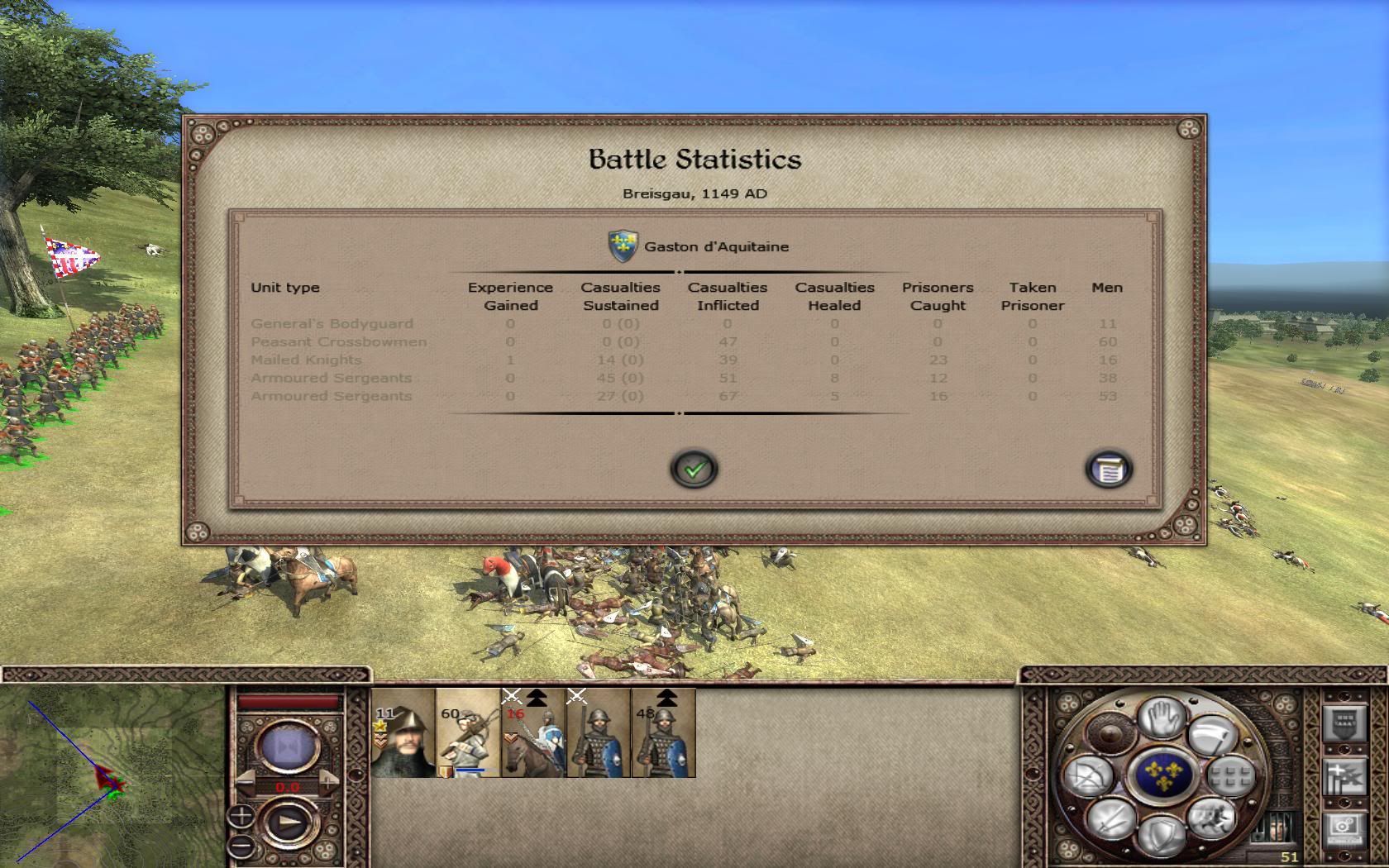
Task: Activate the halt order hand icon
Action: 1162,716
